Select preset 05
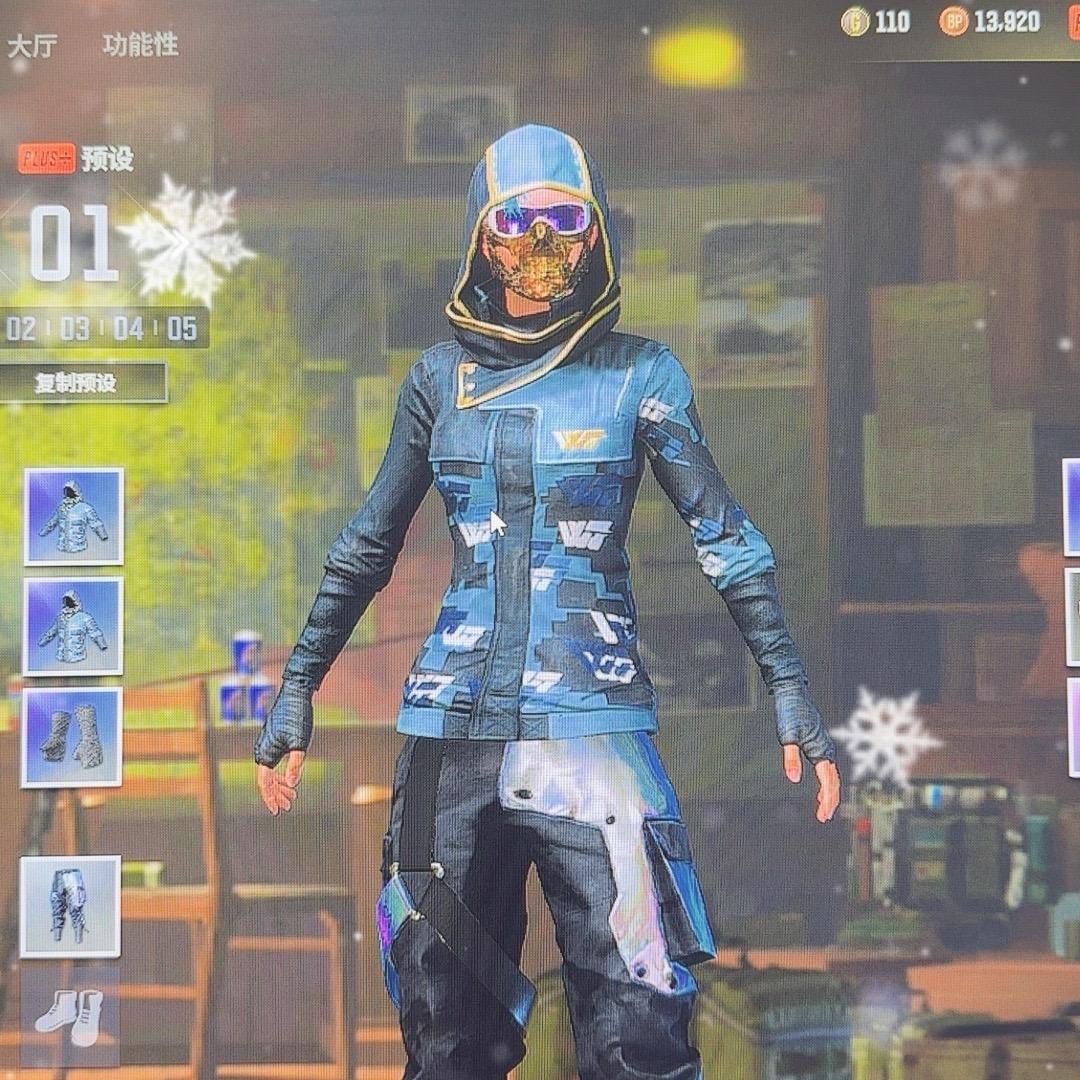The image size is (1080, 1080). pyautogui.click(x=182, y=328)
